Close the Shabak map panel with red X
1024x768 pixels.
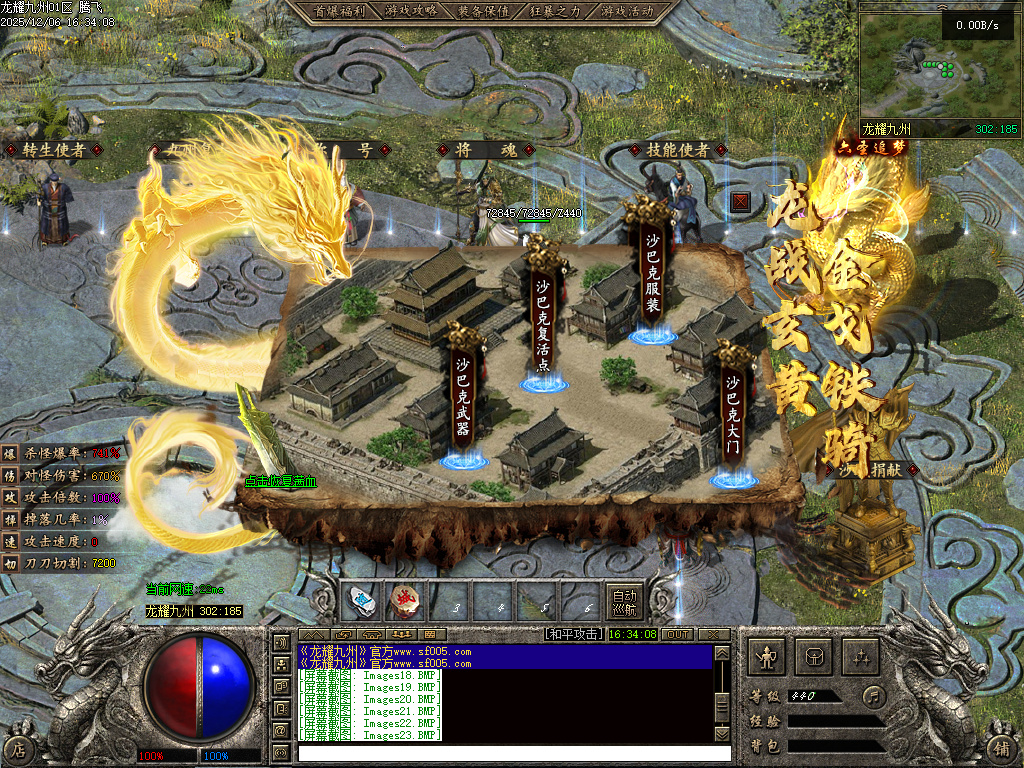741,201
